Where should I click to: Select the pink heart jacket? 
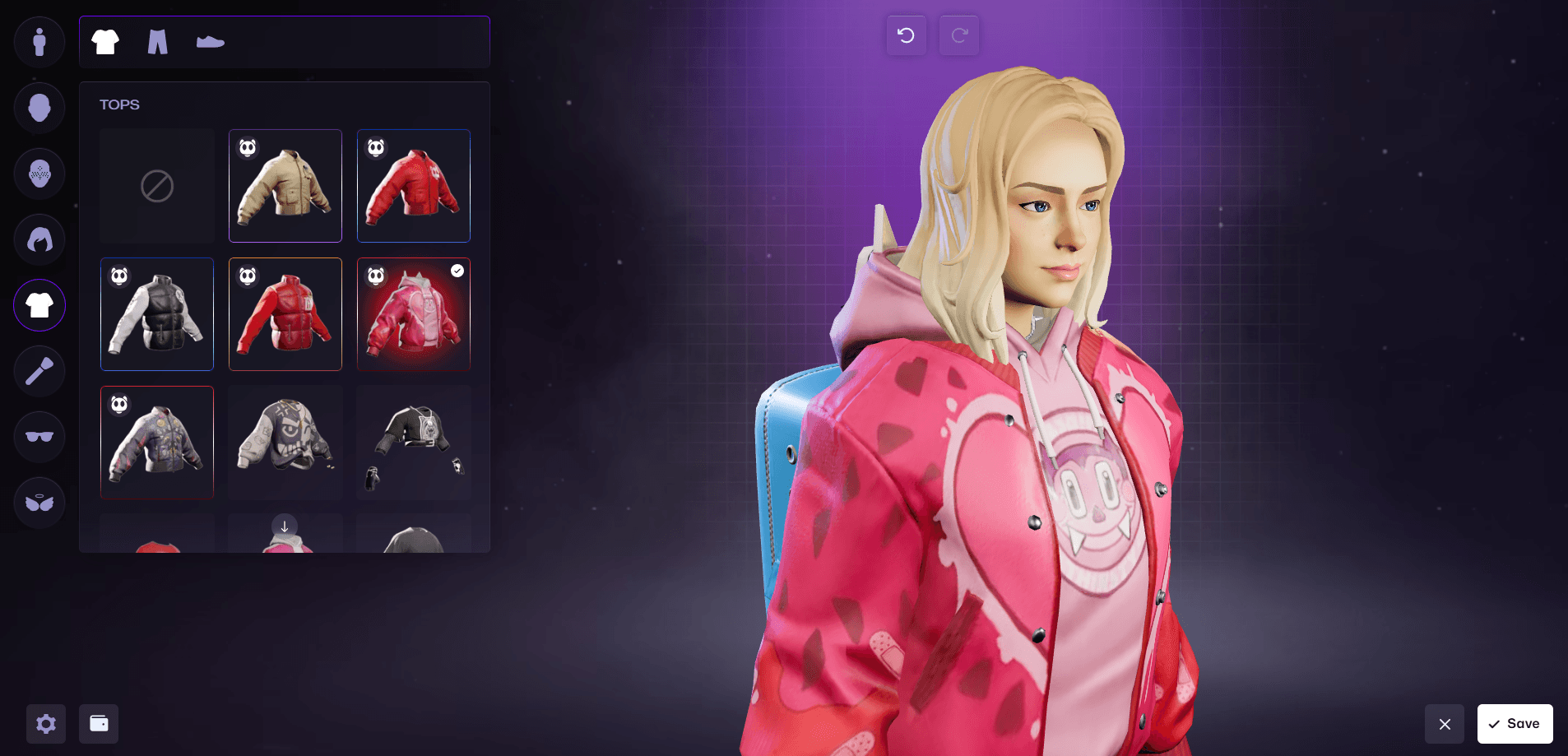[x=414, y=314]
